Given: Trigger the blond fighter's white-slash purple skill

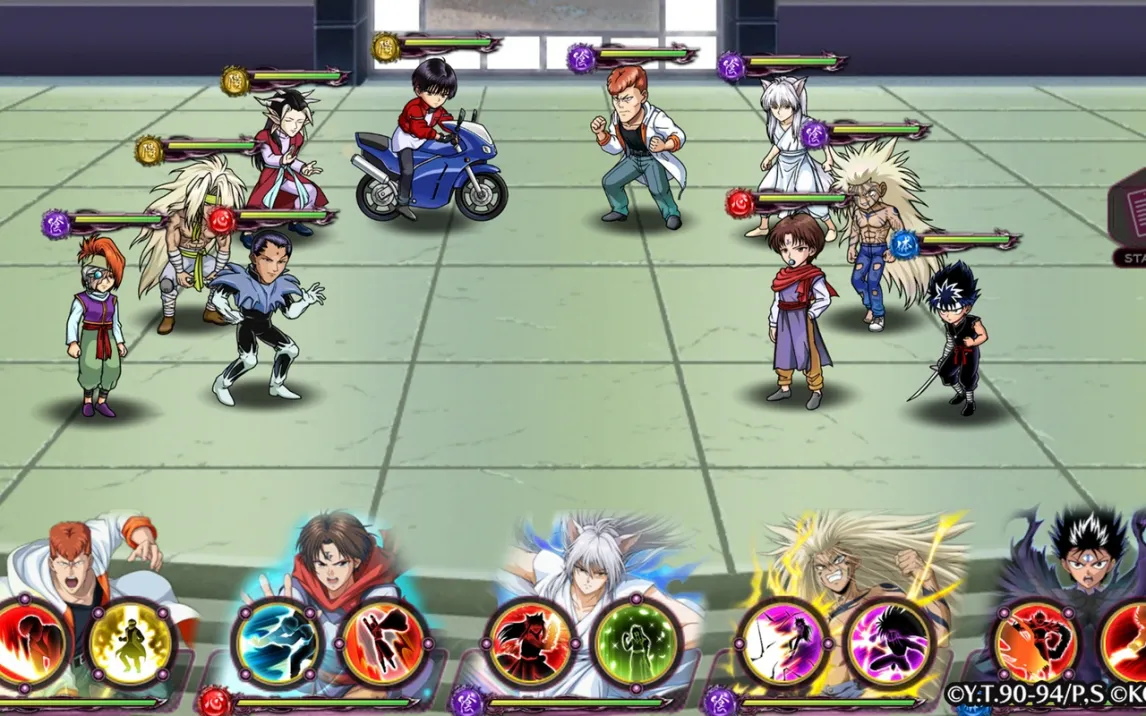Looking at the screenshot, I should tap(781, 642).
